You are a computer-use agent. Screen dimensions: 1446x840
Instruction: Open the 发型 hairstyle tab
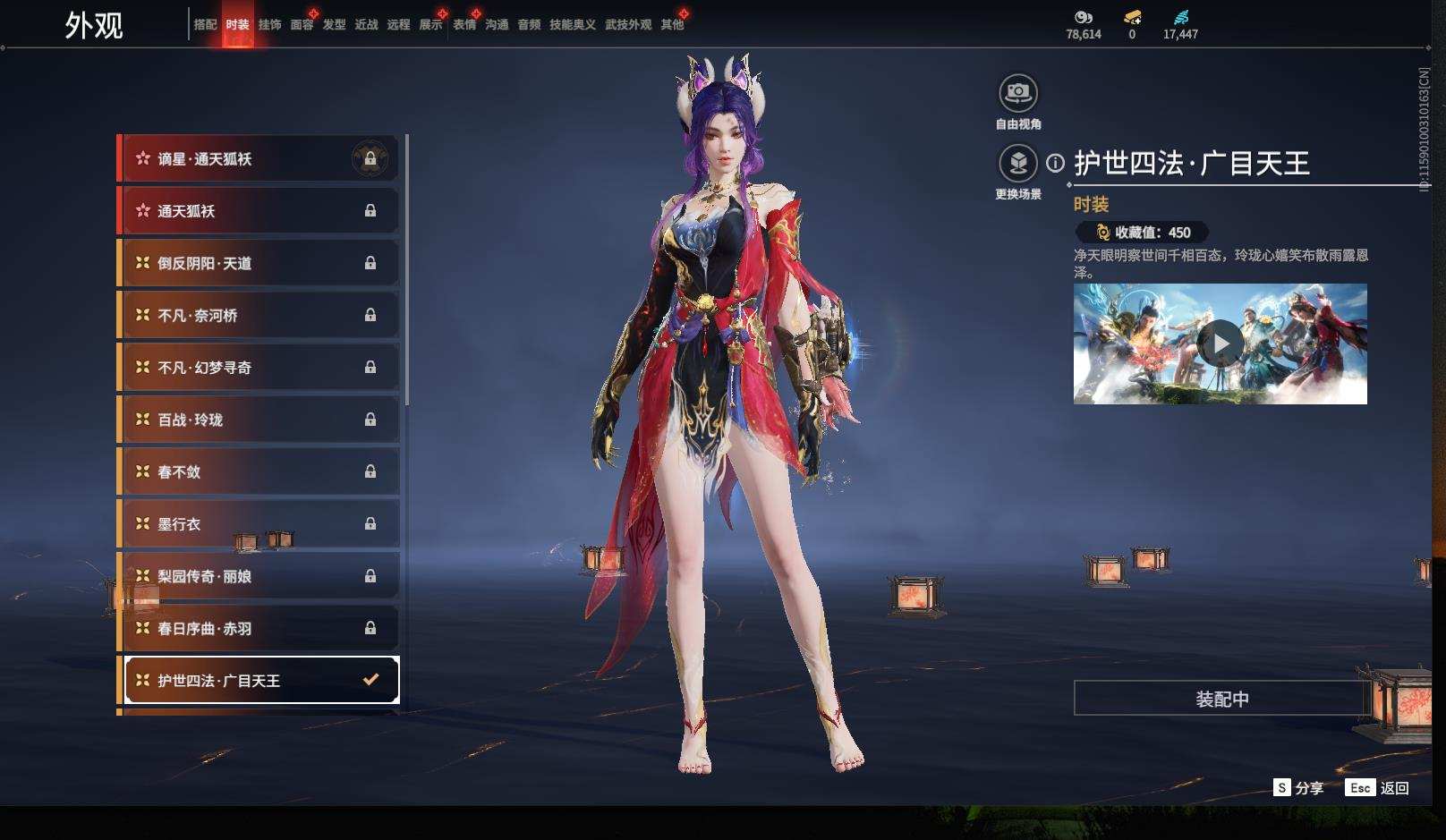click(x=334, y=25)
